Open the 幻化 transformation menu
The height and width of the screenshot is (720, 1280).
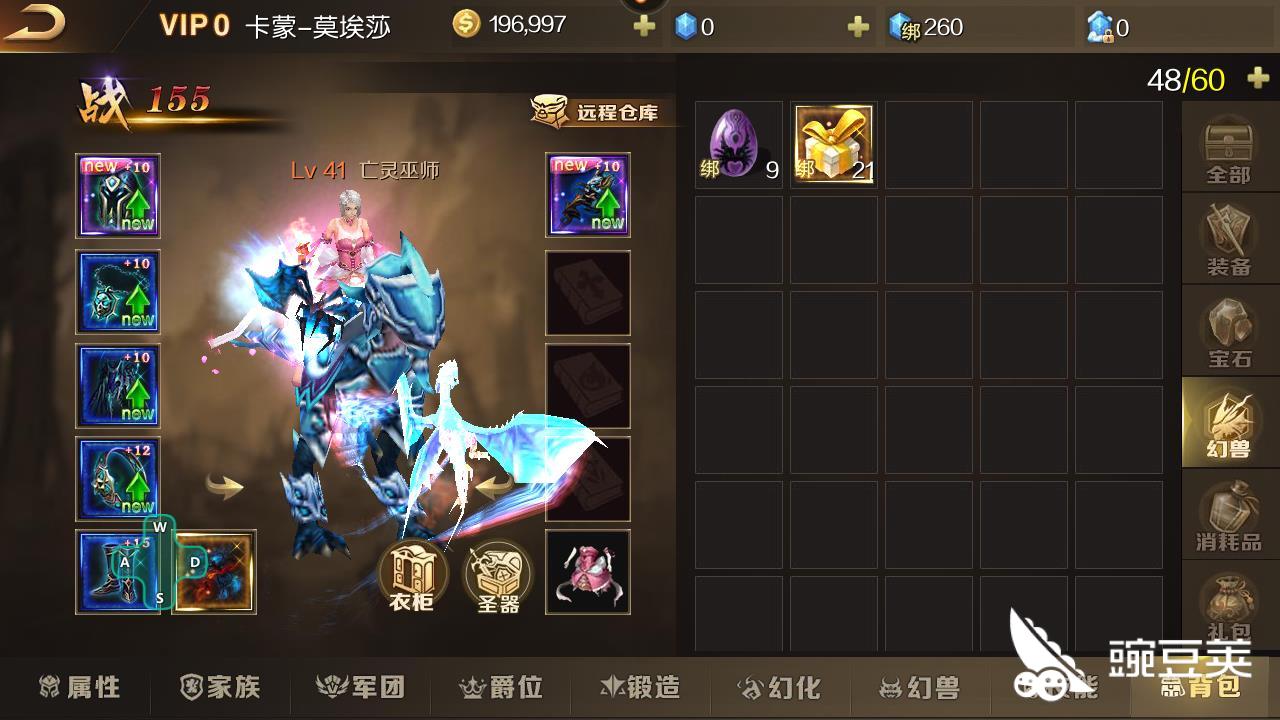[782, 687]
